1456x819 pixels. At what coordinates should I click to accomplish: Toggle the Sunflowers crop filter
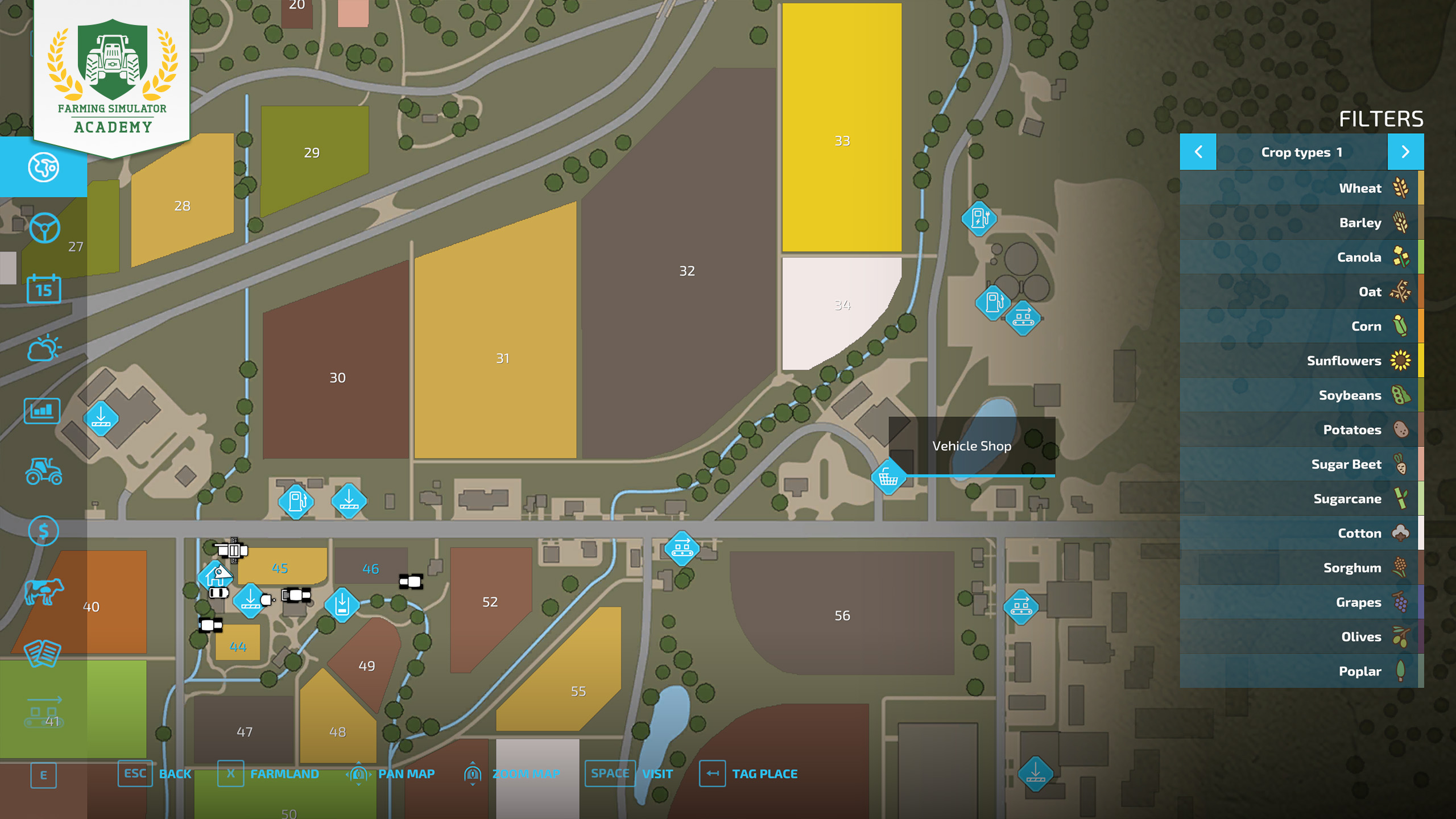point(1301,361)
